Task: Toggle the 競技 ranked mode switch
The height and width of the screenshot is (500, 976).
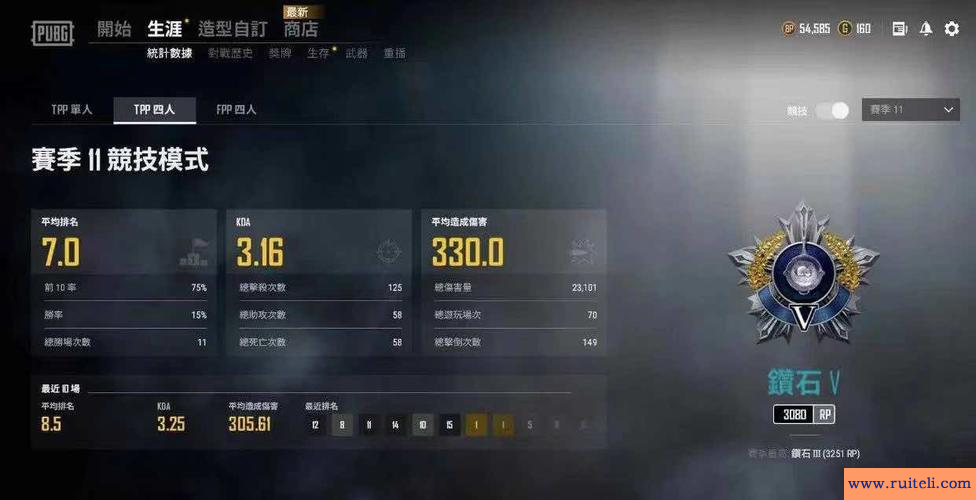Action: [x=832, y=110]
